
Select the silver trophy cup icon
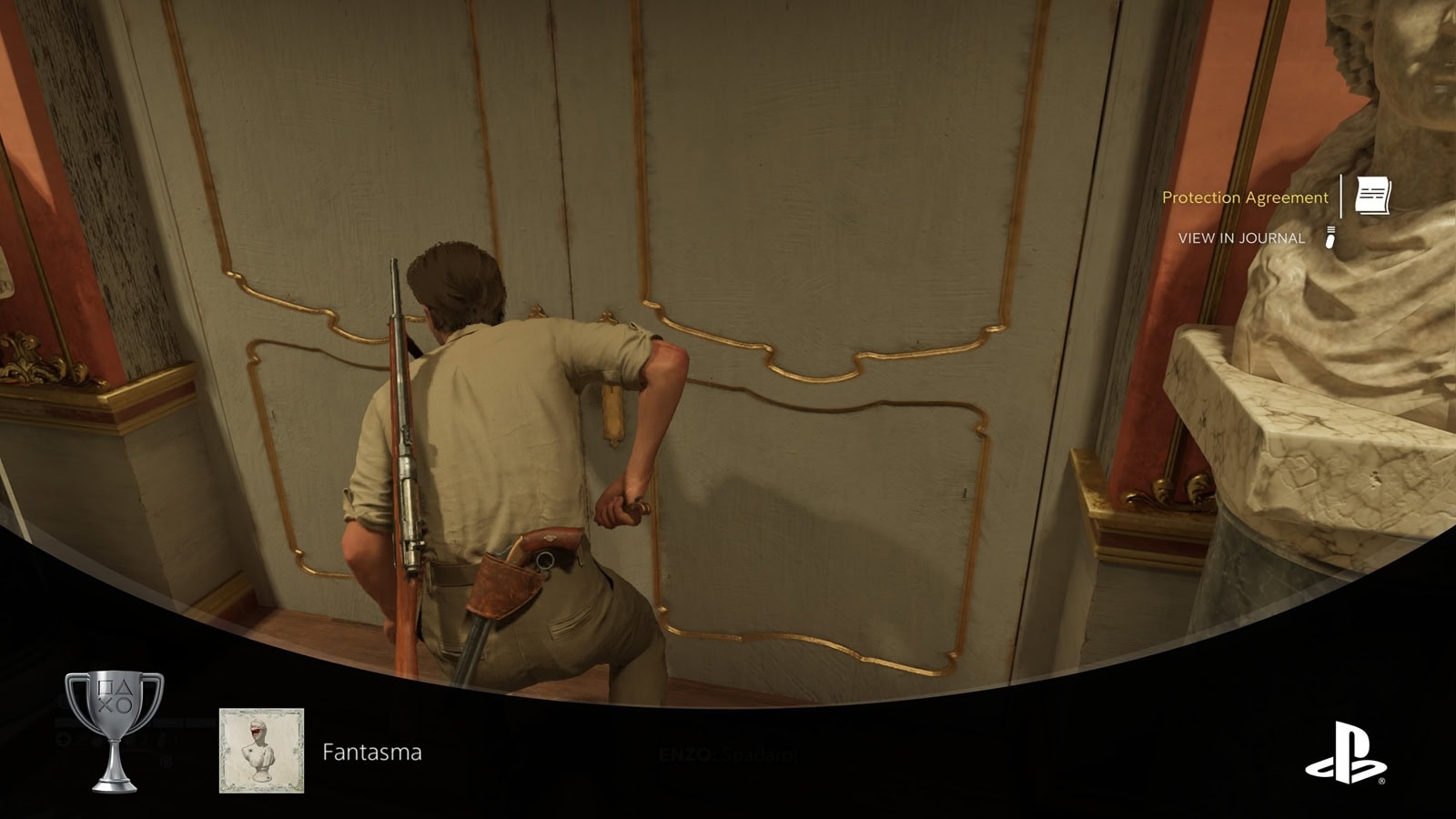tap(115, 730)
